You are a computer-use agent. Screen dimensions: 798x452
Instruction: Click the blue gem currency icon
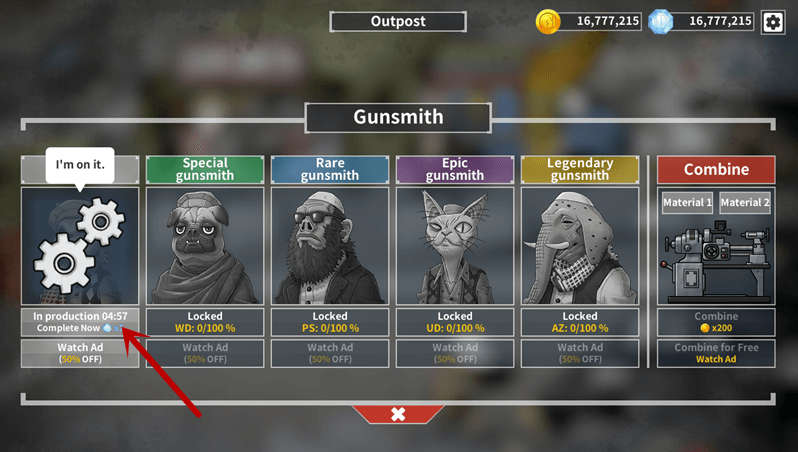661,21
